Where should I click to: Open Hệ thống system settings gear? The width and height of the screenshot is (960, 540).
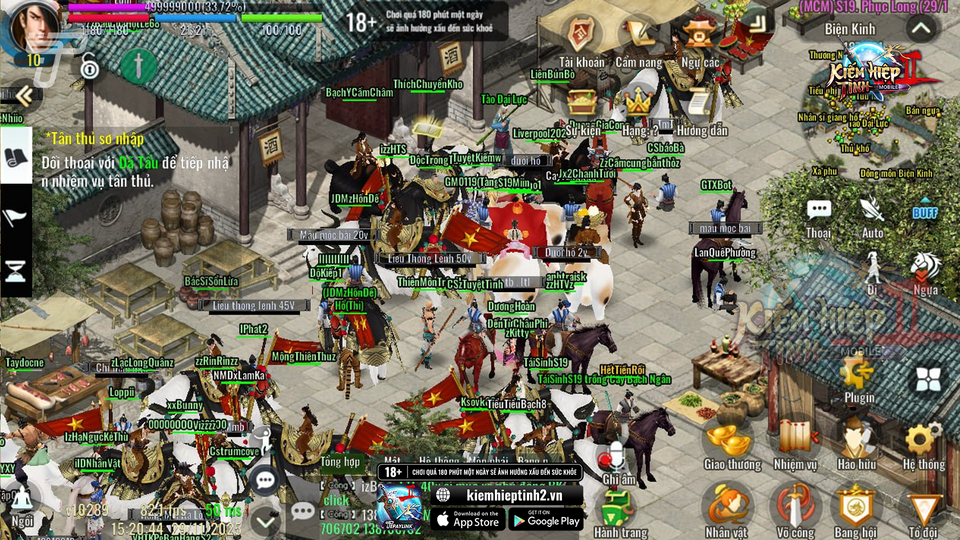pyautogui.click(x=921, y=440)
